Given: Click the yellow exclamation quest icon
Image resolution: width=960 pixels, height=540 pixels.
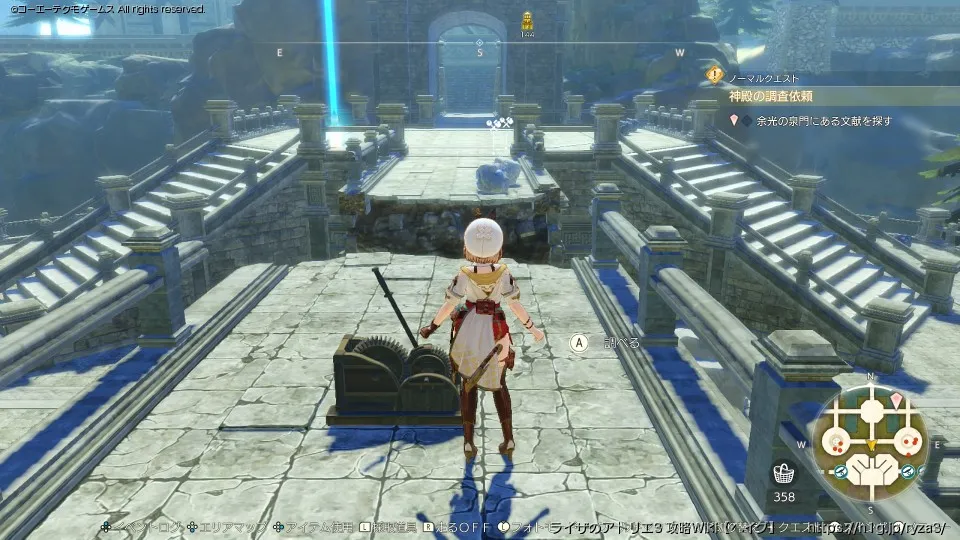Looking at the screenshot, I should point(714,74).
